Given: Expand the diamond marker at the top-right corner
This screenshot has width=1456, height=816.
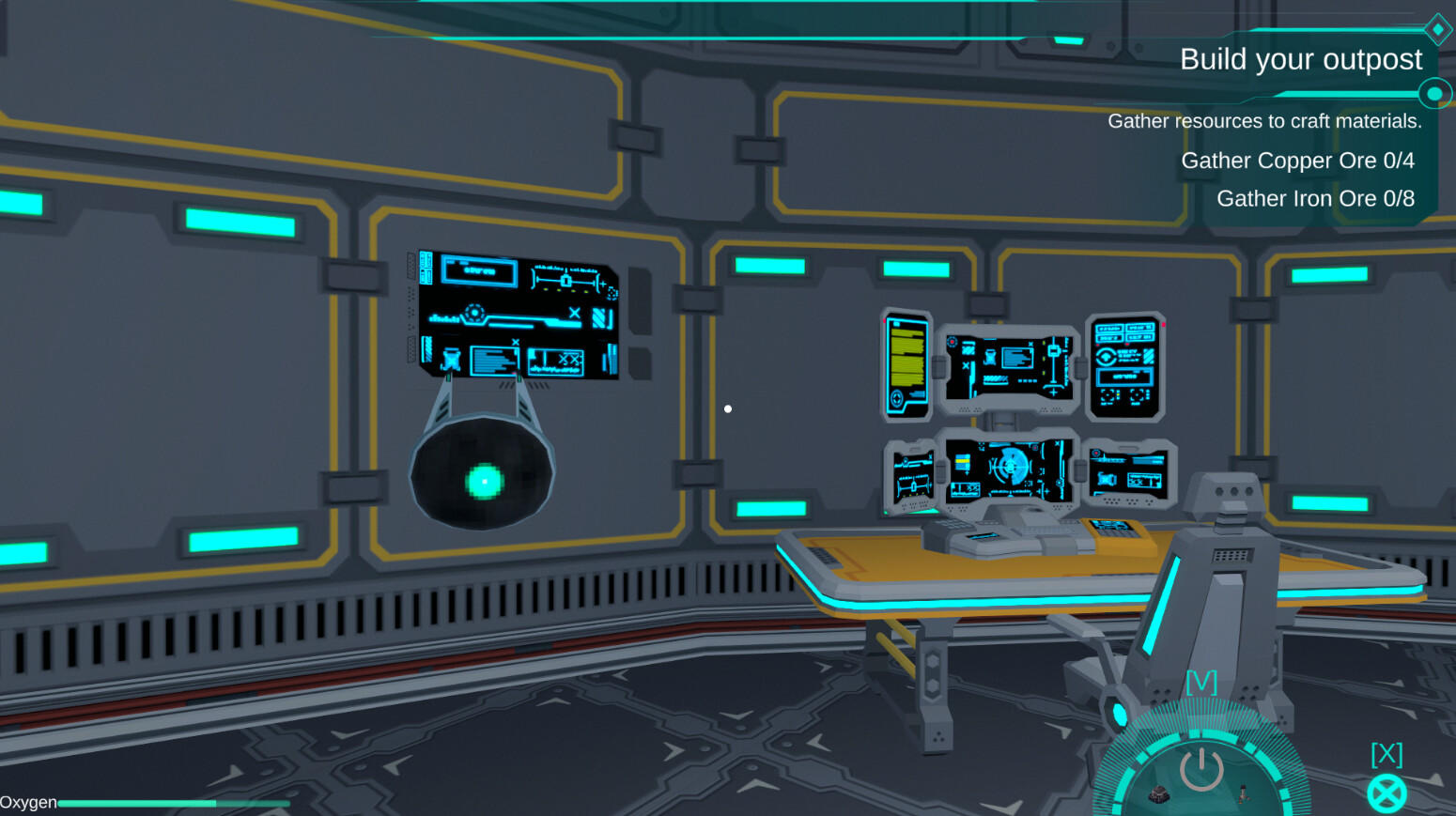Looking at the screenshot, I should coord(1439,29).
